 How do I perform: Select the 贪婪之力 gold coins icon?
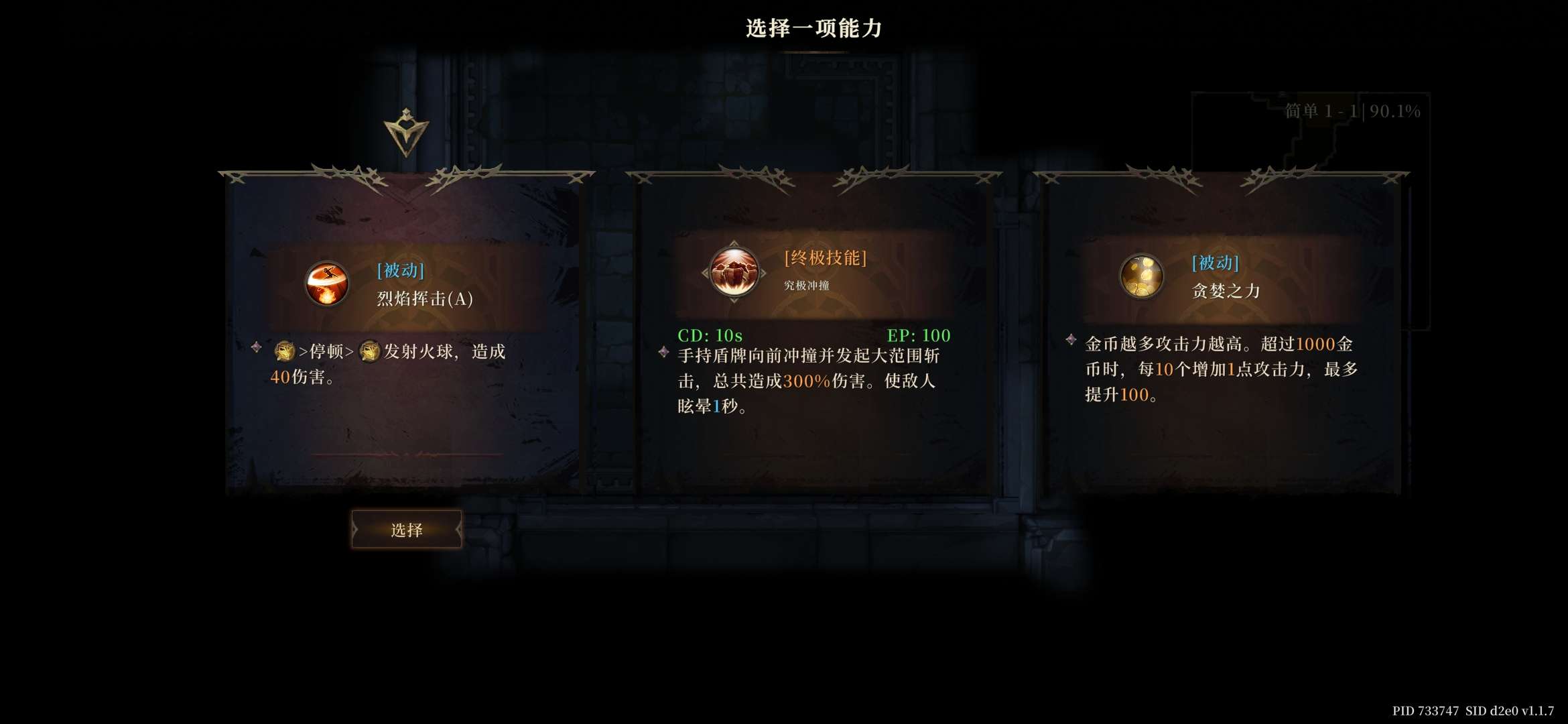coord(1142,277)
